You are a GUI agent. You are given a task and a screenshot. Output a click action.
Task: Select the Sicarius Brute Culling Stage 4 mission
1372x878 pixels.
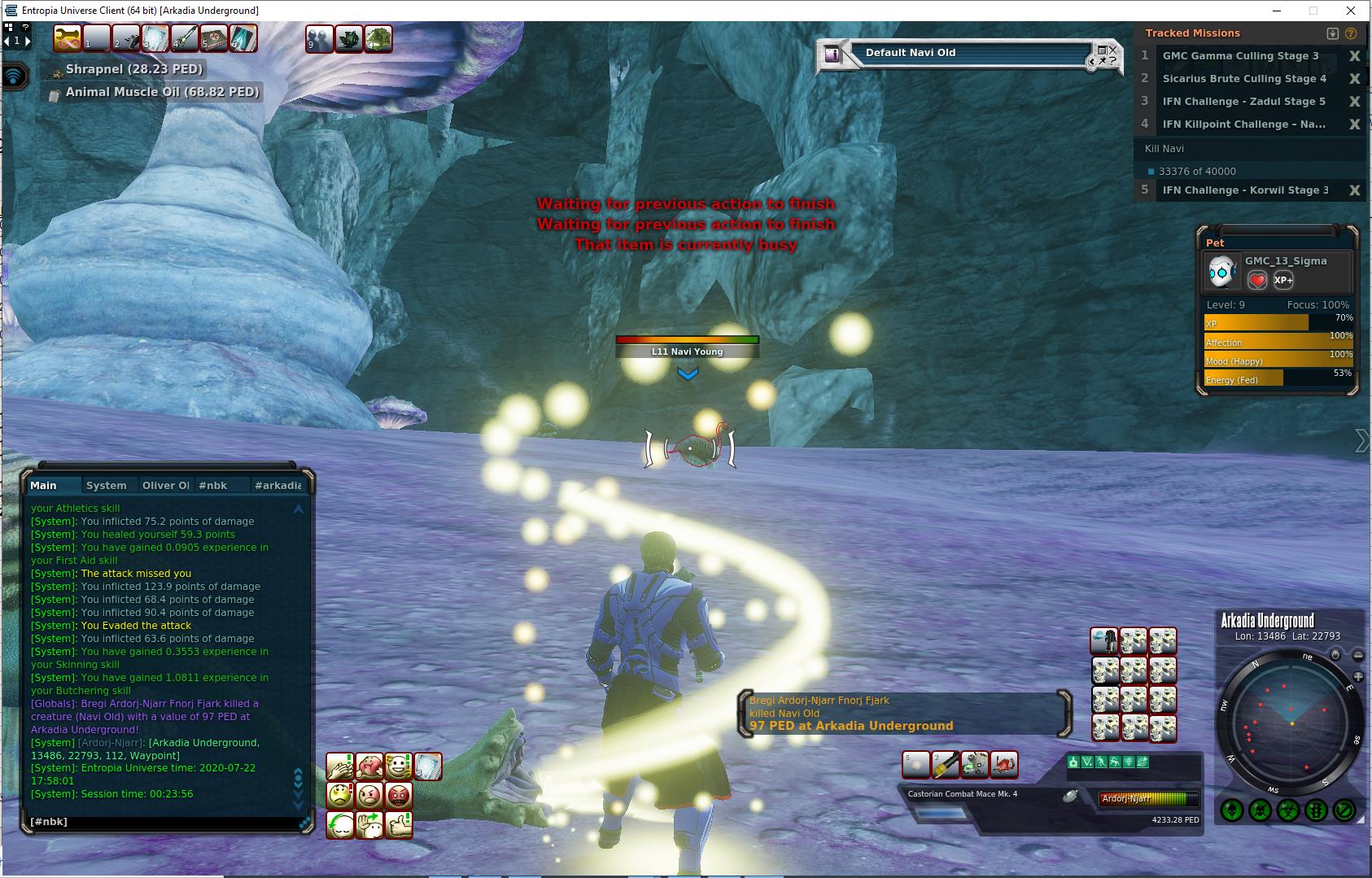(x=1244, y=79)
